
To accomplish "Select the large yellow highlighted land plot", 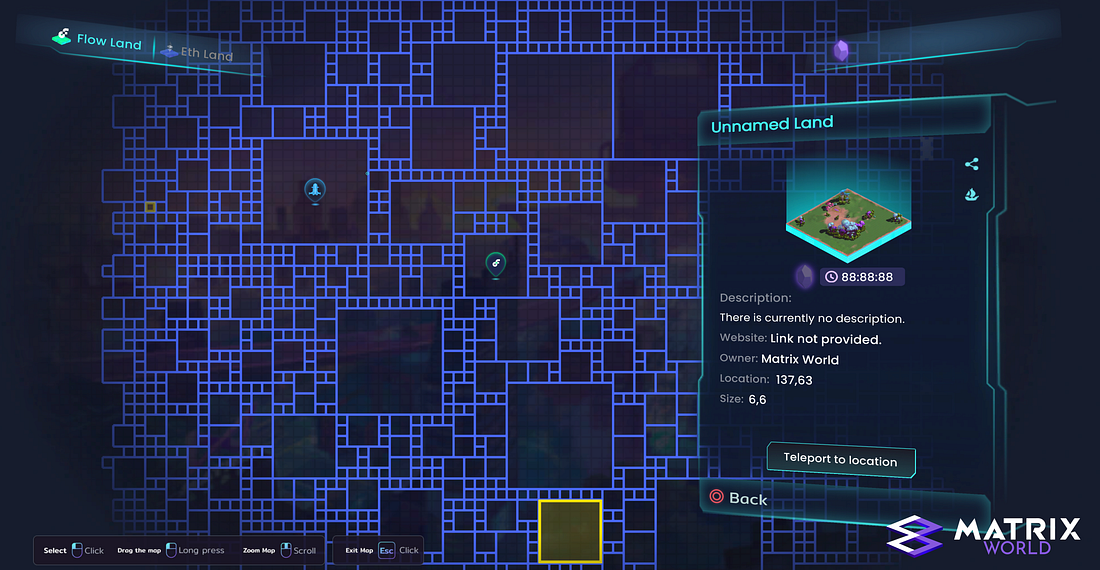I will [570, 530].
